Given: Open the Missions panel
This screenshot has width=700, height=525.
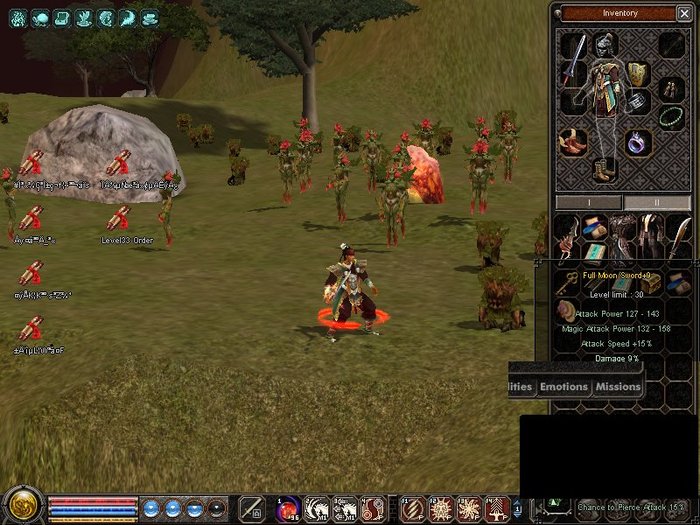Looking at the screenshot, I should pyautogui.click(x=617, y=387).
